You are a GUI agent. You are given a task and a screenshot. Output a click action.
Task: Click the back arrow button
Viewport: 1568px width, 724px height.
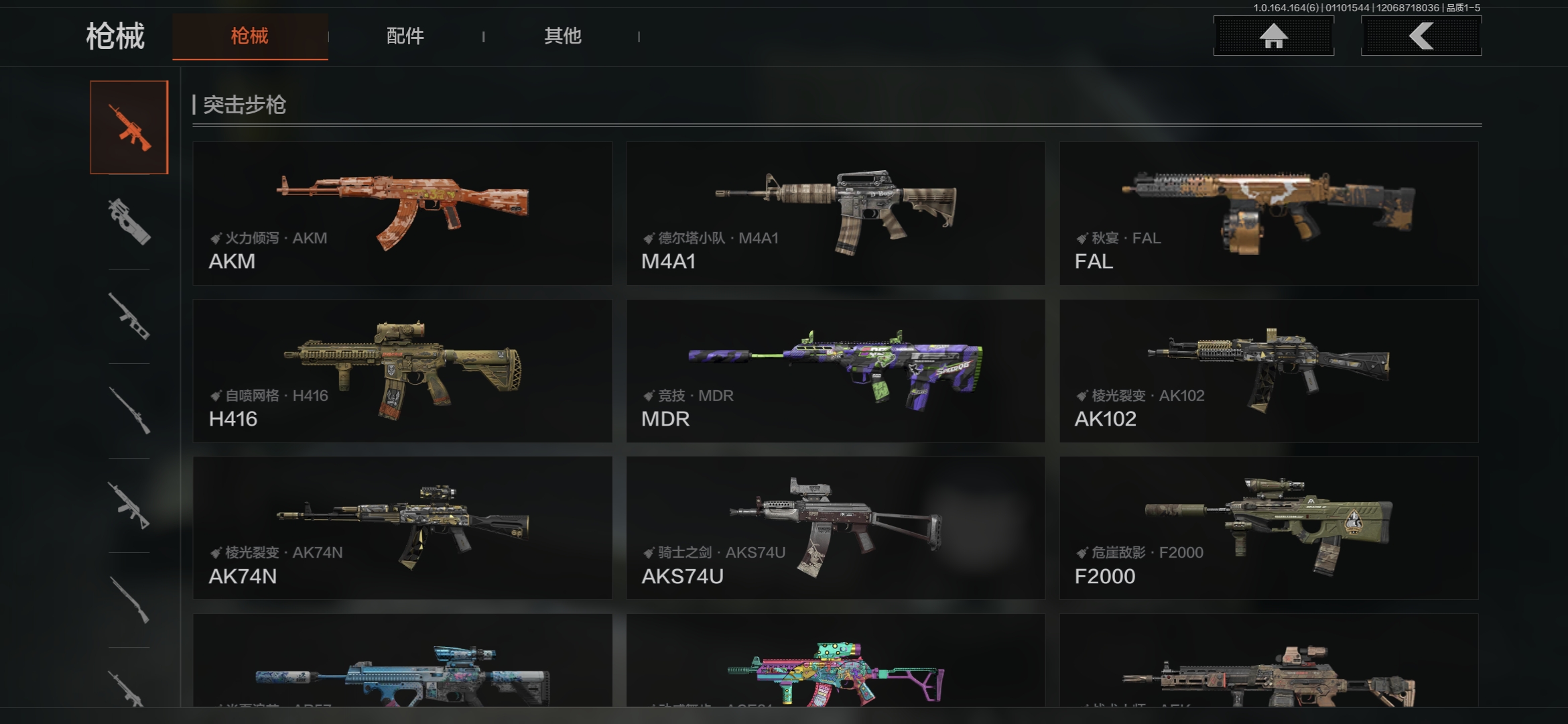(x=1421, y=36)
